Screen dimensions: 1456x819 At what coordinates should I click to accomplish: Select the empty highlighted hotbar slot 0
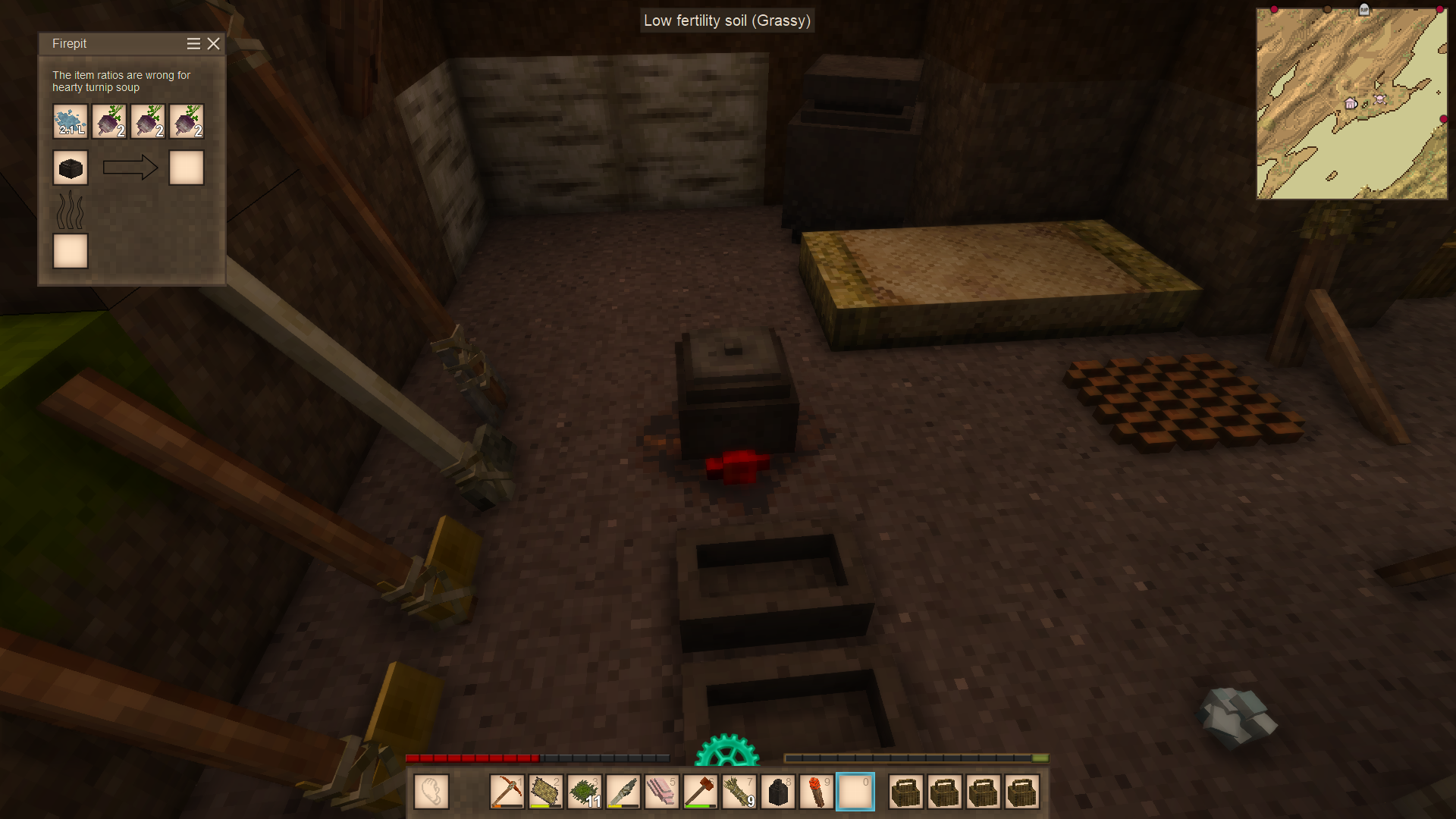coord(855,792)
